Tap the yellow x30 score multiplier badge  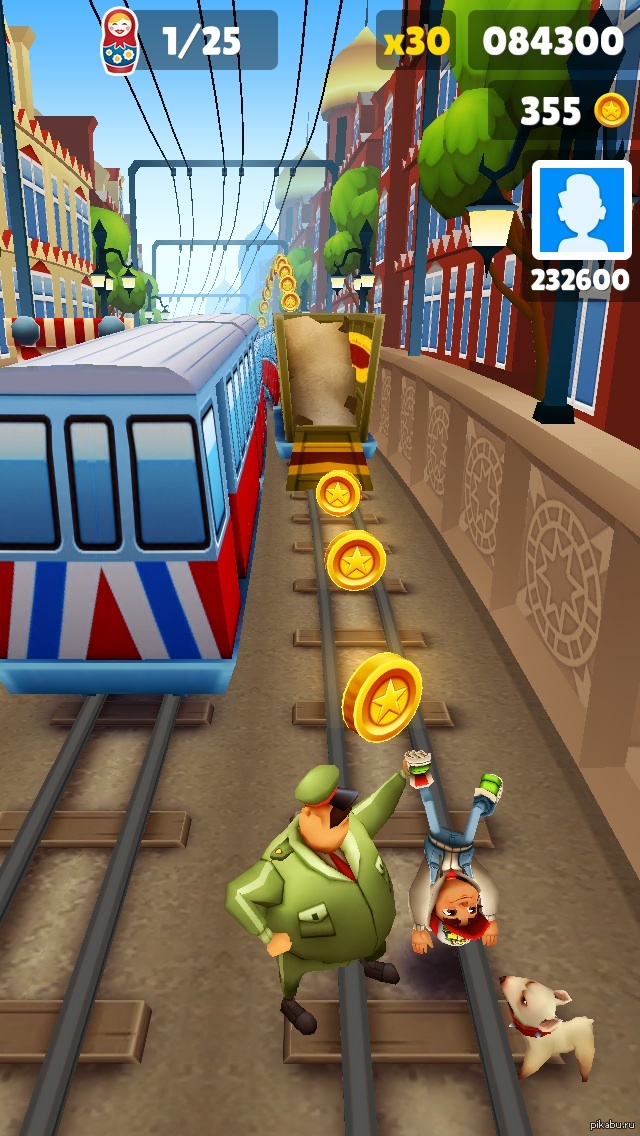416,41
